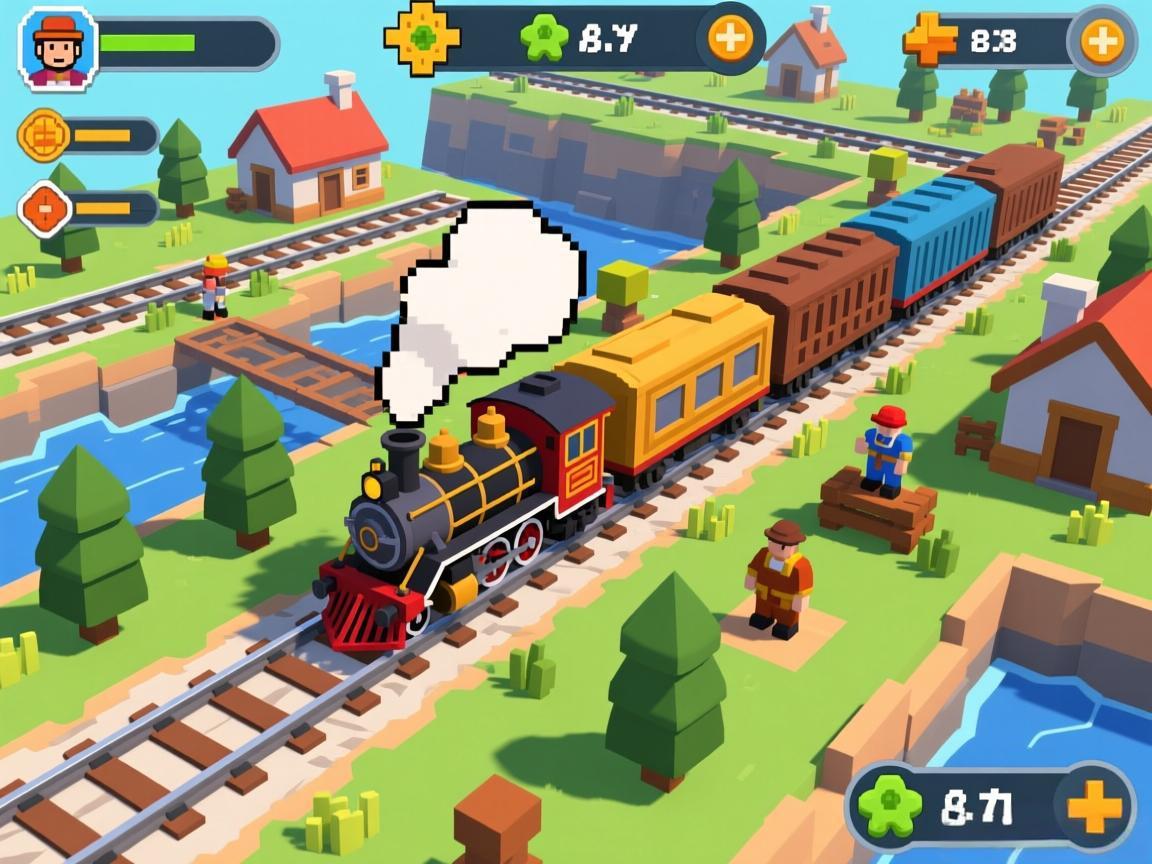Add more of the orange 8:3 currency

(1101, 41)
